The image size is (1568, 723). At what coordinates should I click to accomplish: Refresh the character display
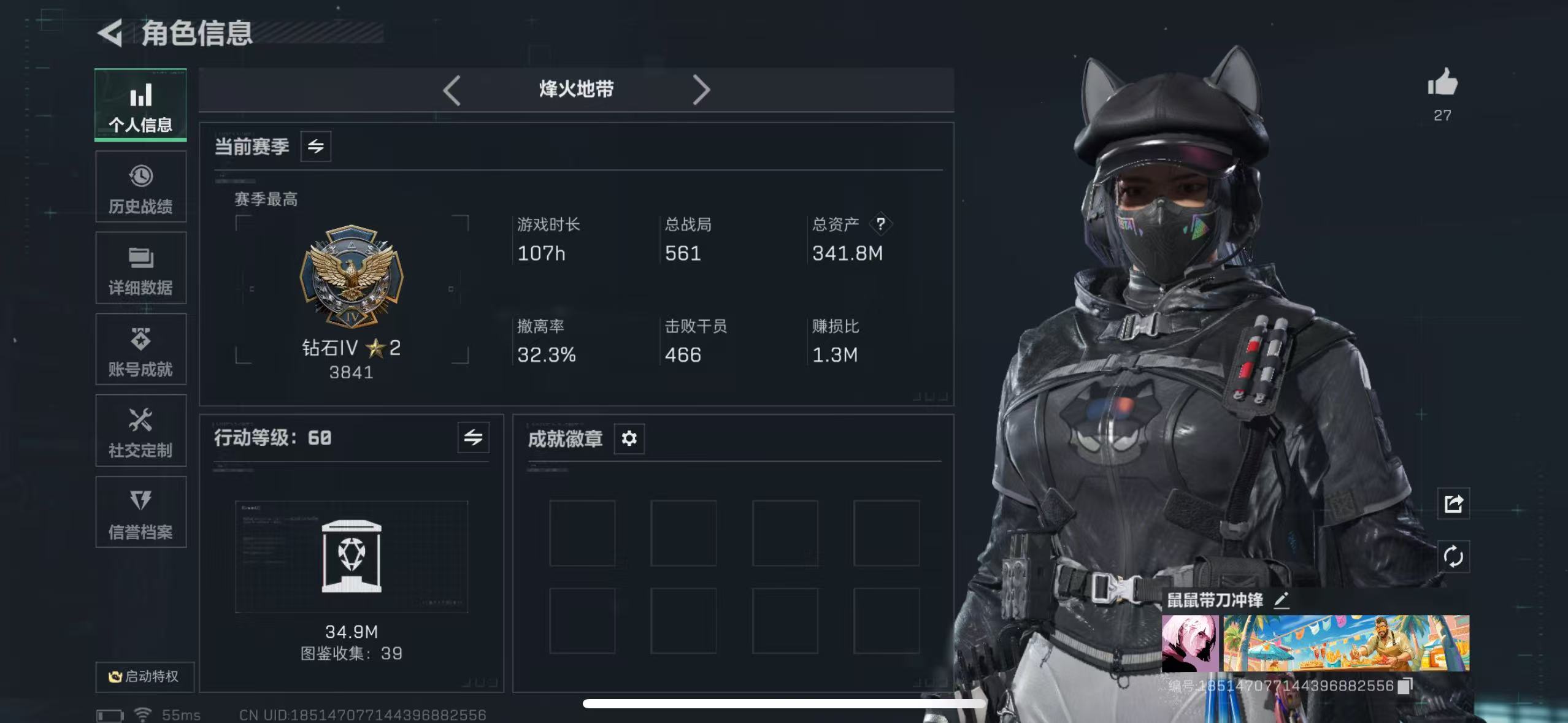1453,557
